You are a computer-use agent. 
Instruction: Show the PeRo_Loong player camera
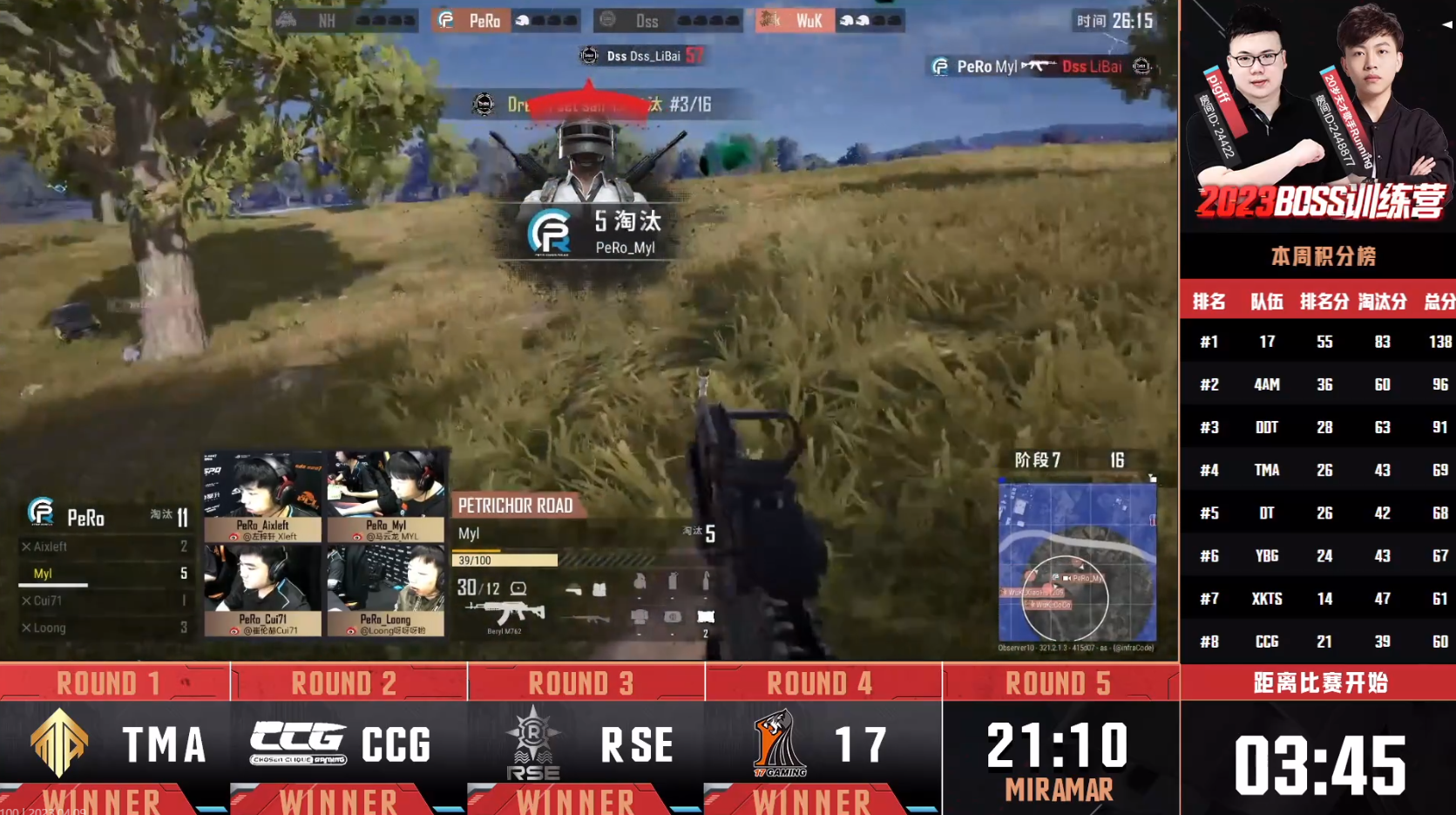tap(386, 590)
